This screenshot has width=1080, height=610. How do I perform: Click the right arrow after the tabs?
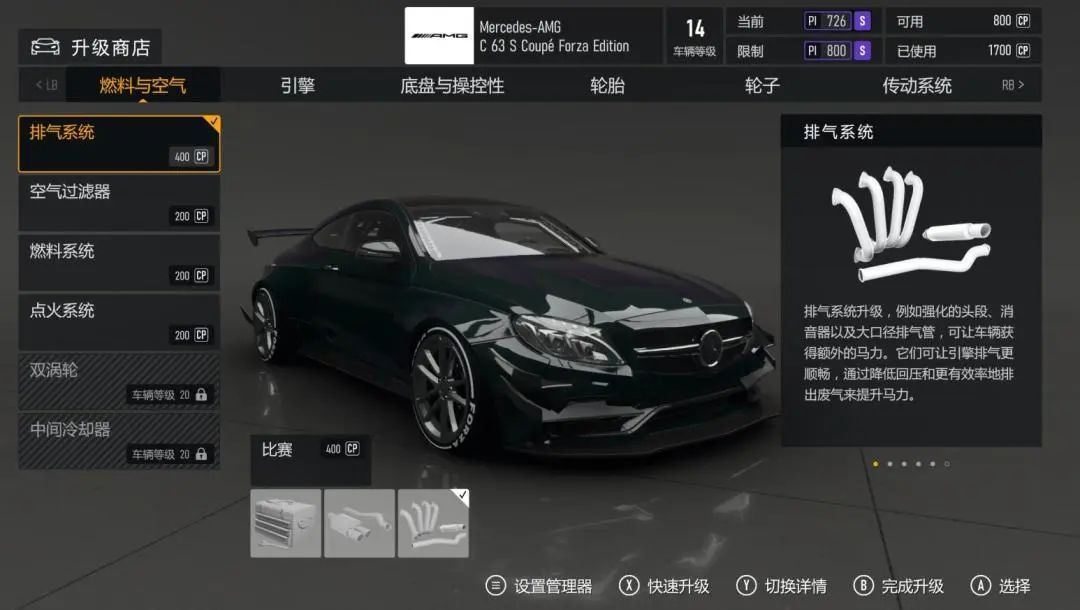[x=1013, y=86]
